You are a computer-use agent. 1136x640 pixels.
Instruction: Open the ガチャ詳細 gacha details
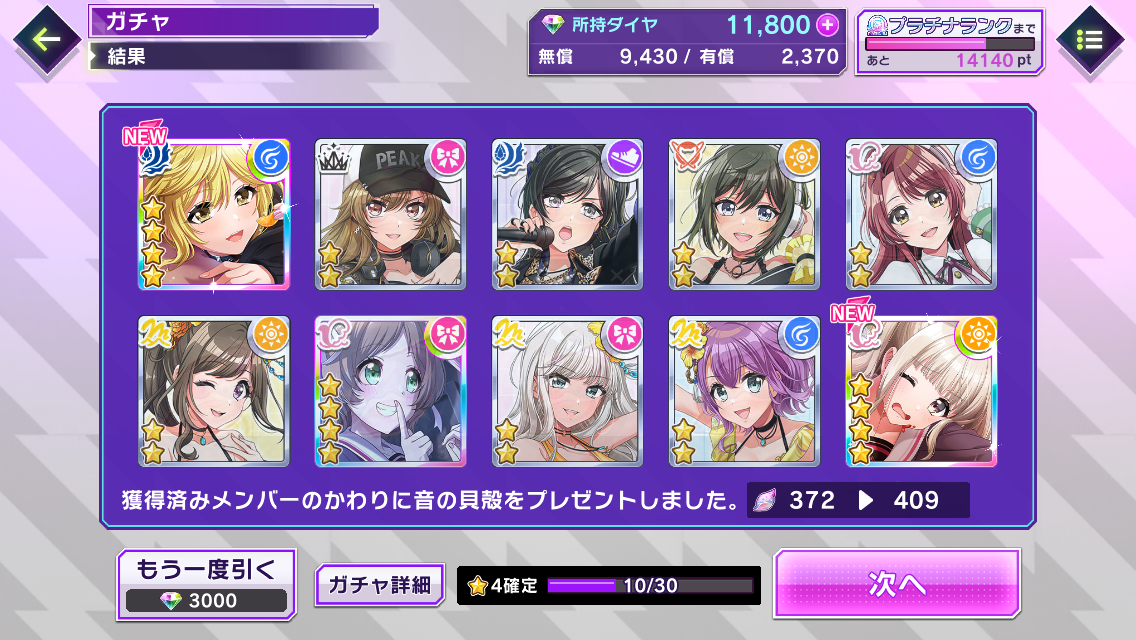[x=379, y=585]
